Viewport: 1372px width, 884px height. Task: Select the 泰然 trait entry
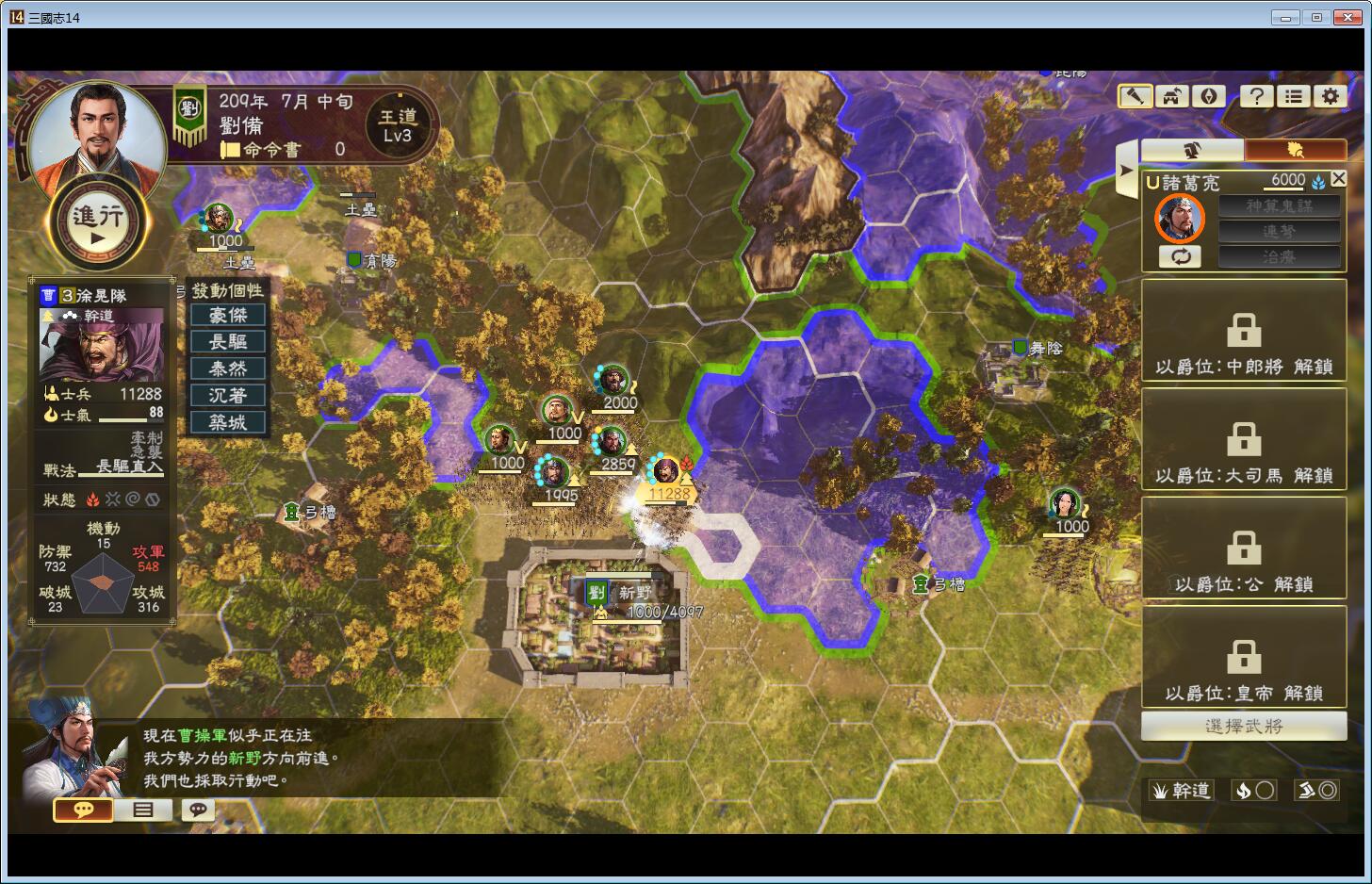(228, 368)
